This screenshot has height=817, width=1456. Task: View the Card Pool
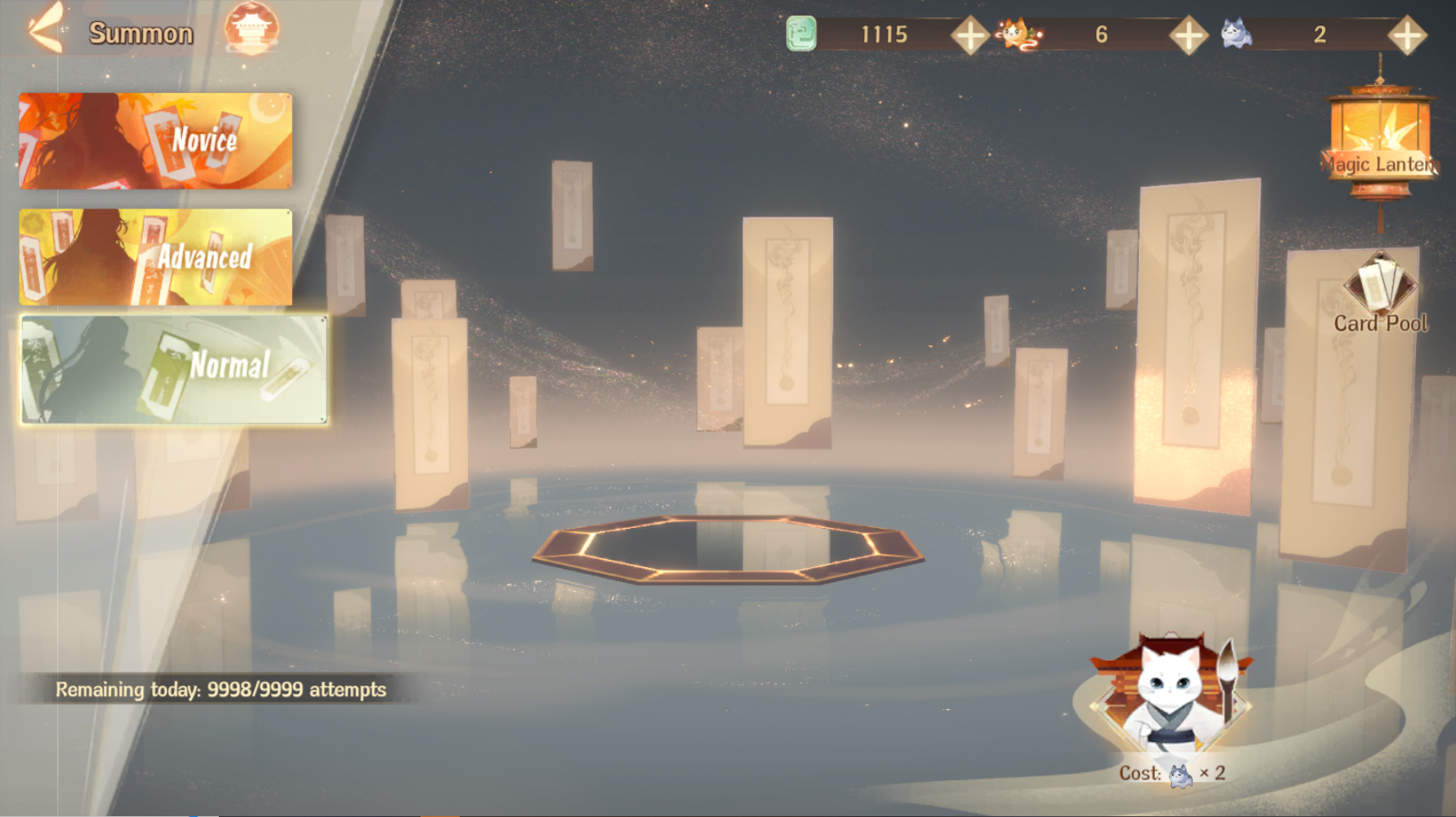pyautogui.click(x=1380, y=294)
